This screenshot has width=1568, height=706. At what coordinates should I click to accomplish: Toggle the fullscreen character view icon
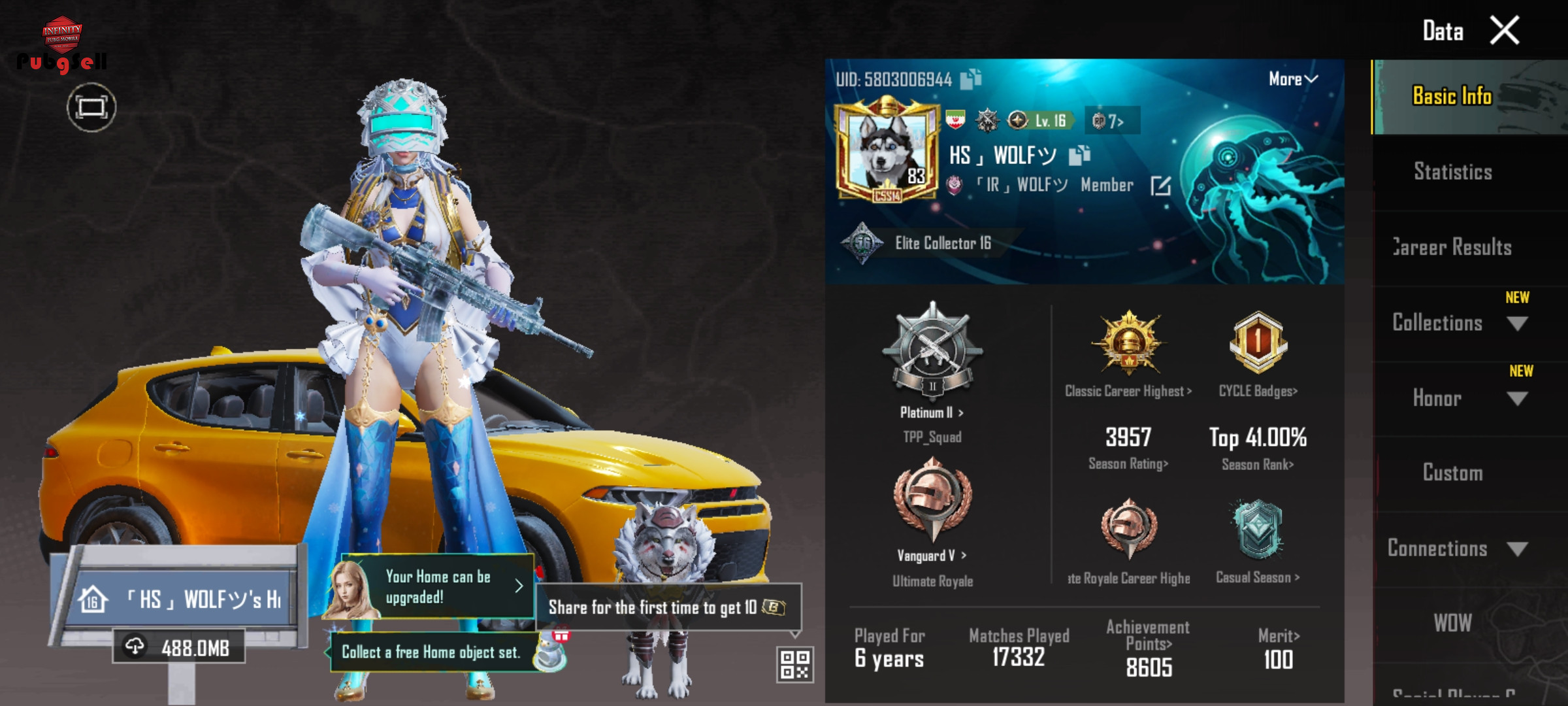[x=91, y=107]
